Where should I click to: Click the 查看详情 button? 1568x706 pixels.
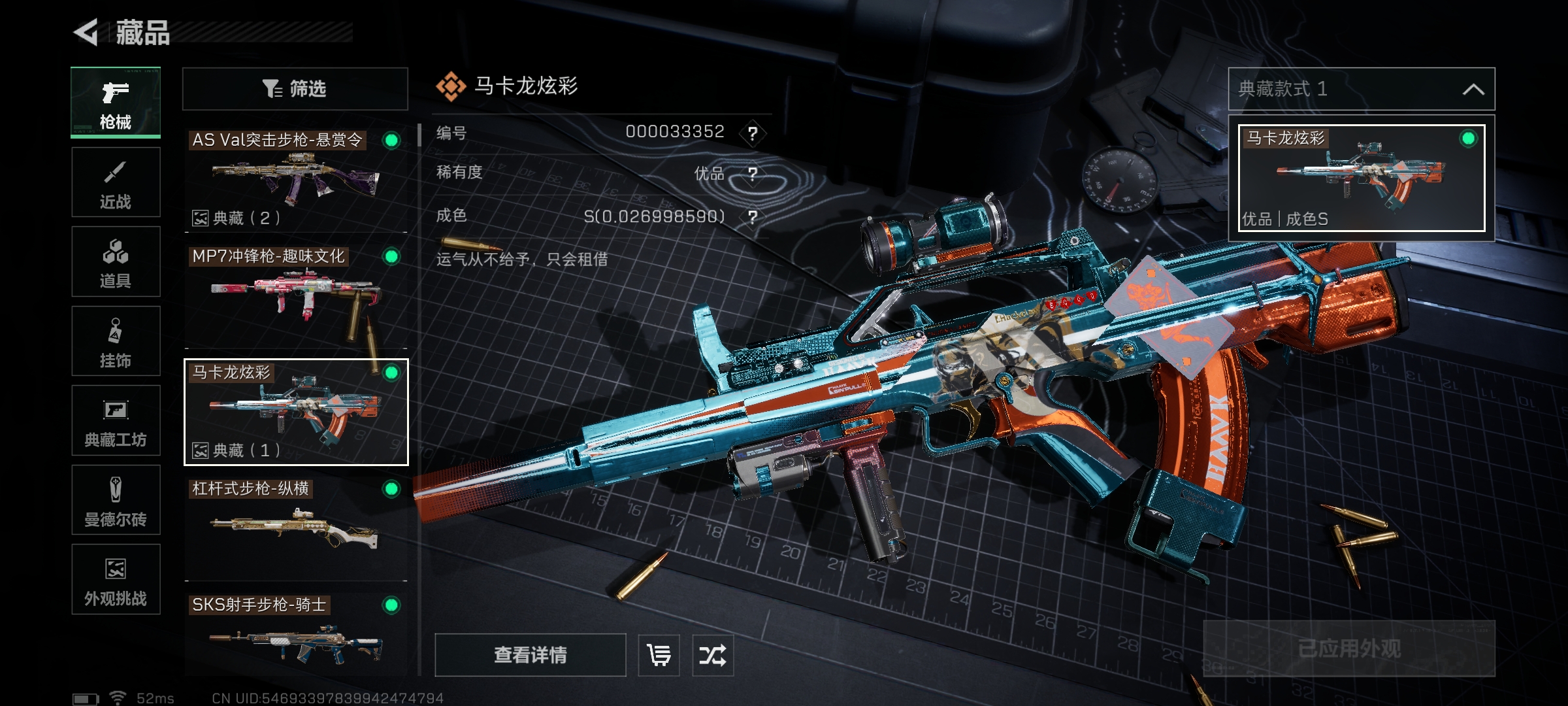(530, 655)
